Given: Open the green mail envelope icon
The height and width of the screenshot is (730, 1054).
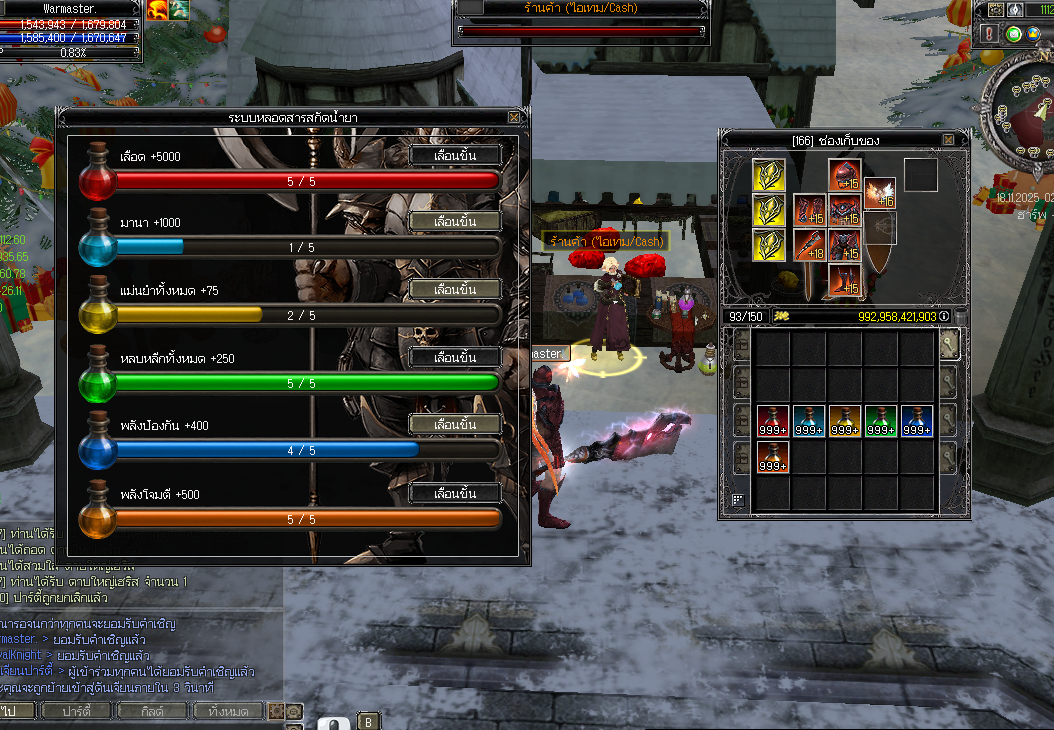Looking at the screenshot, I should click(1014, 34).
